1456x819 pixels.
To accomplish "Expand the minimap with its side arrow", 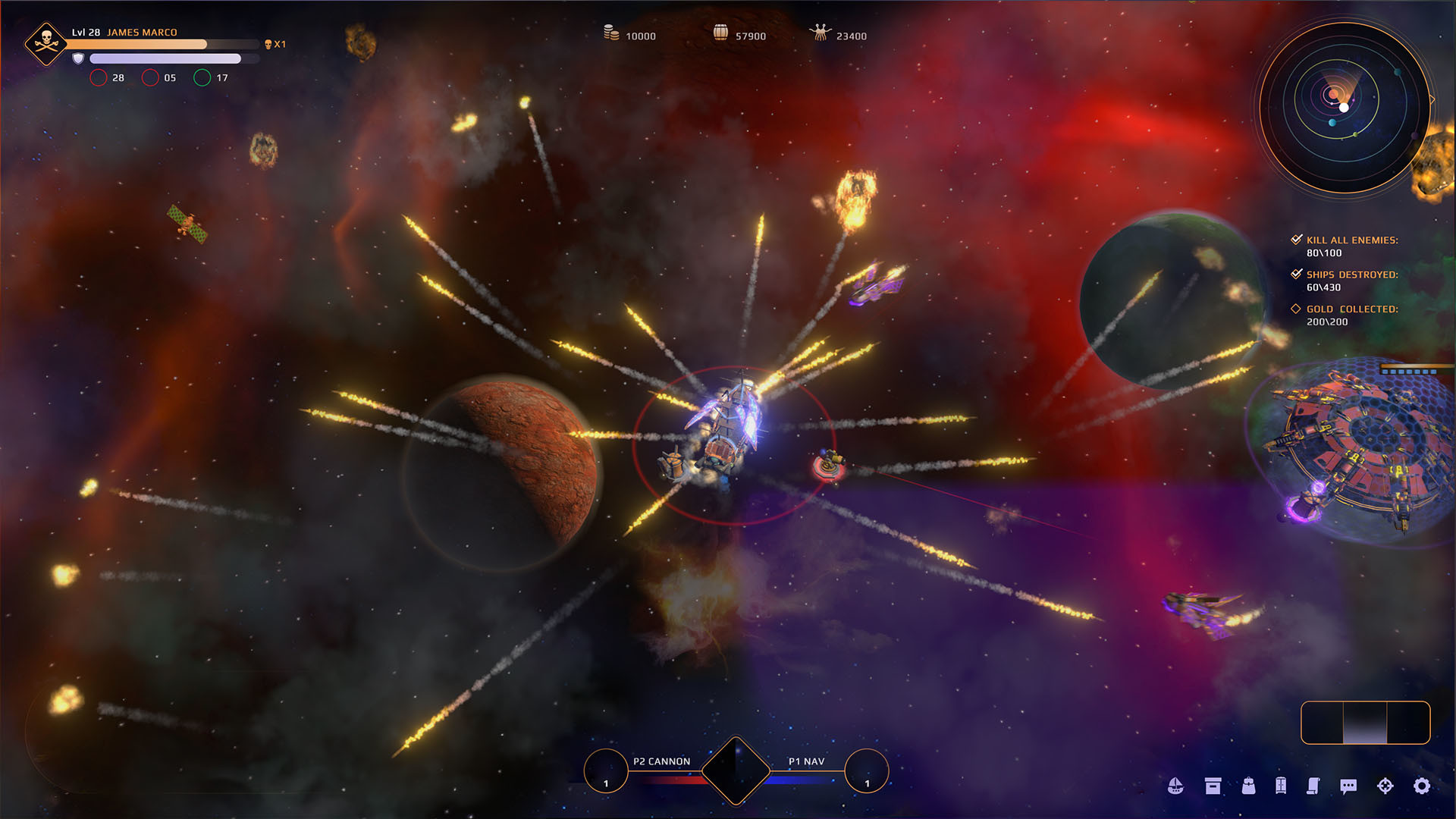I will tap(1433, 98).
